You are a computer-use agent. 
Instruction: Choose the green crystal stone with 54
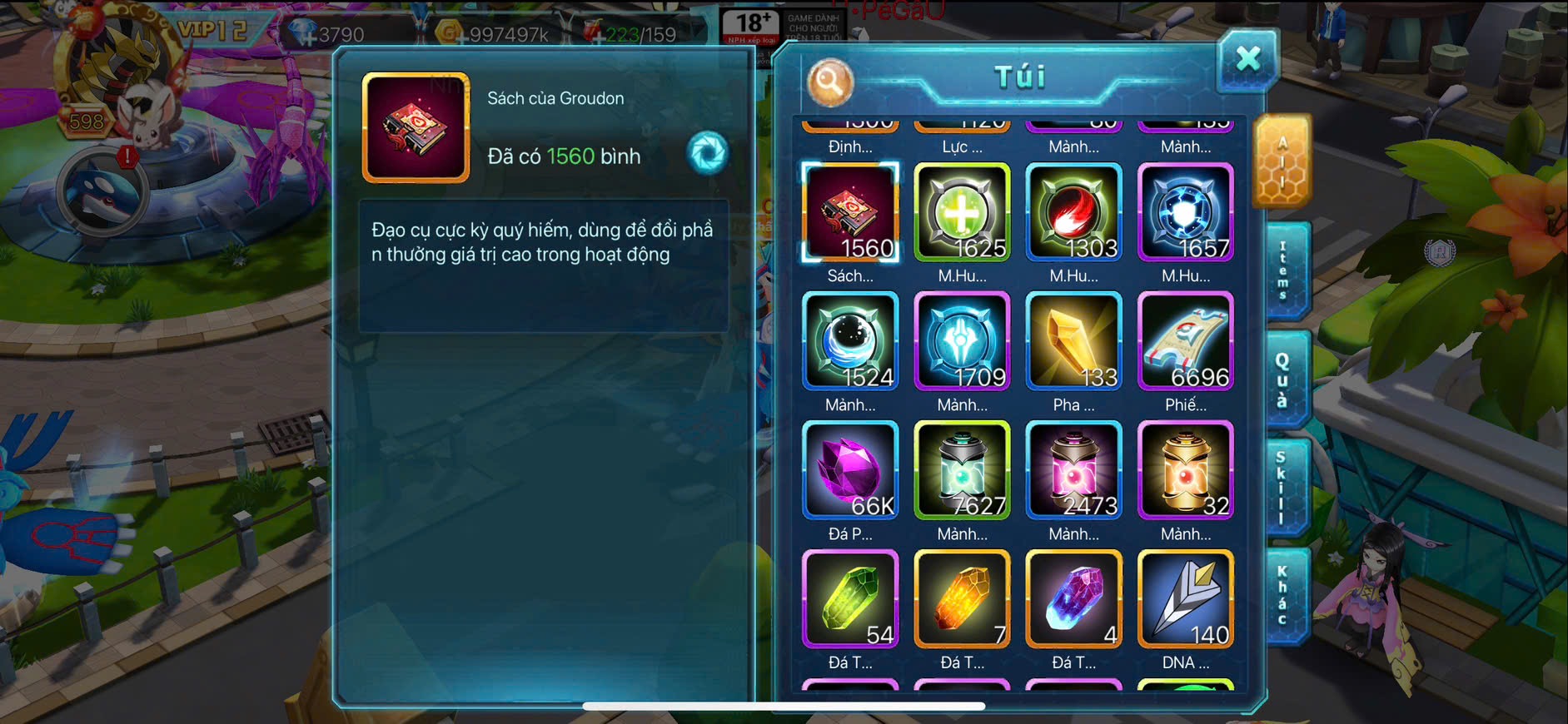tap(850, 600)
